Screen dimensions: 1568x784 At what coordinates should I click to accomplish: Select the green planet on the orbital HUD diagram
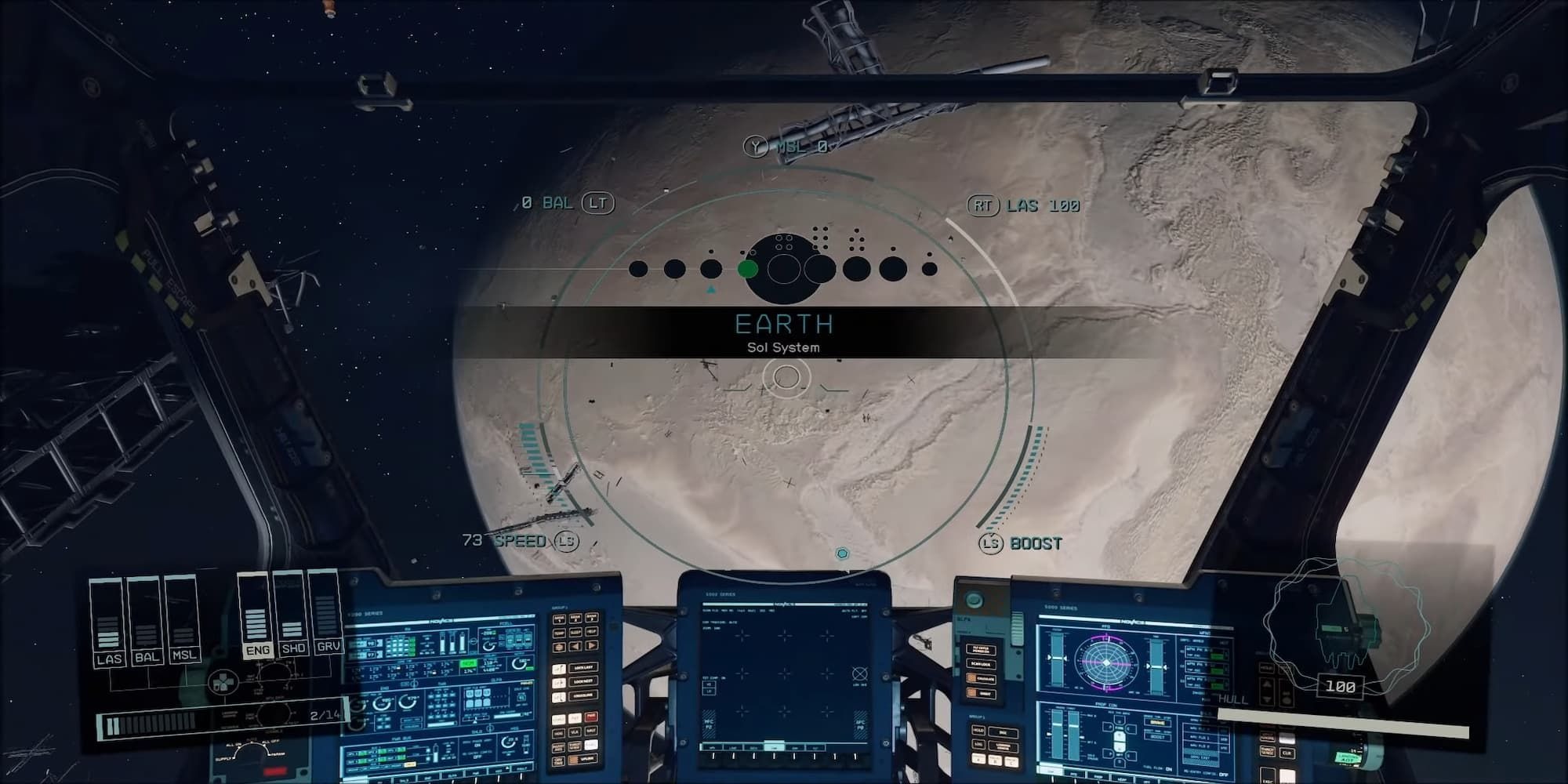pyautogui.click(x=746, y=268)
